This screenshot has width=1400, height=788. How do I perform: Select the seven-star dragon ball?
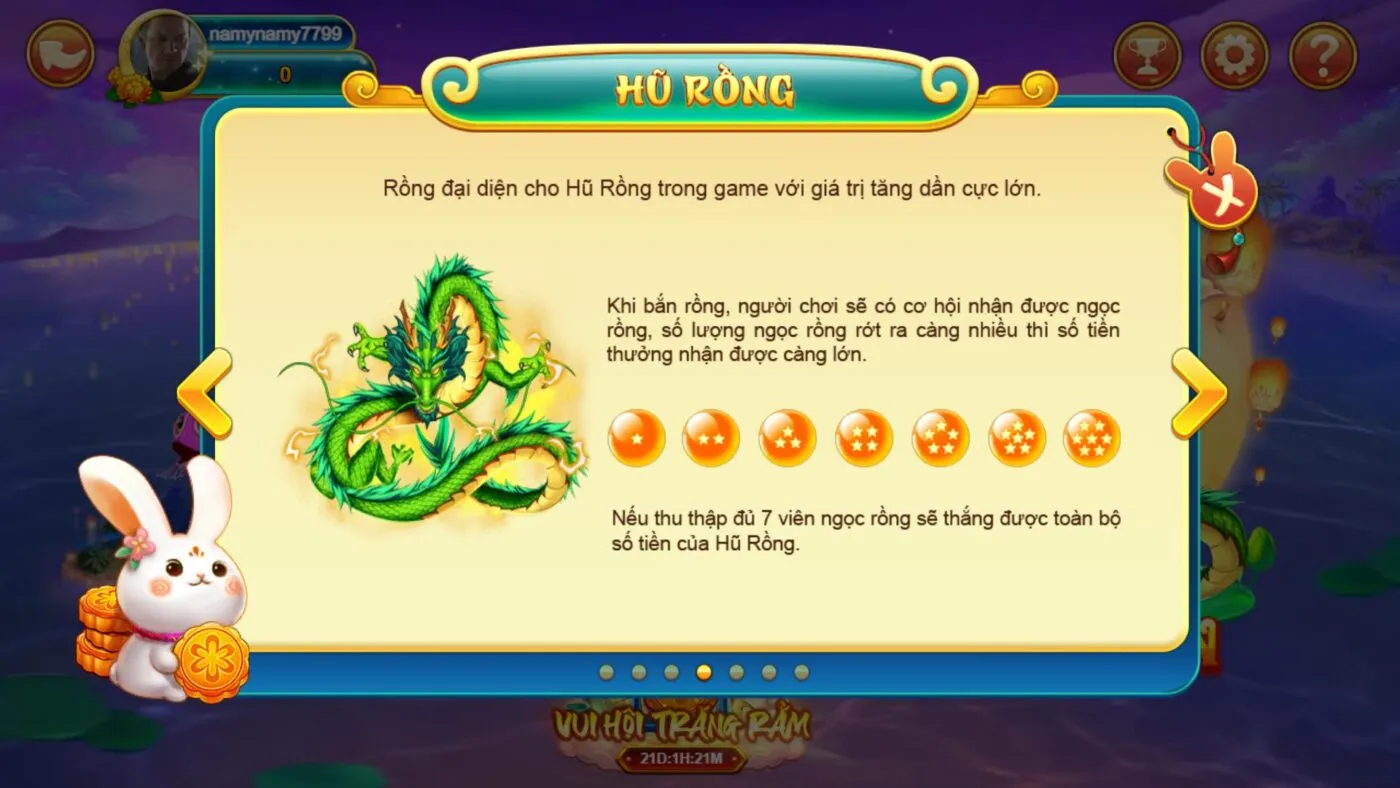tap(1089, 437)
